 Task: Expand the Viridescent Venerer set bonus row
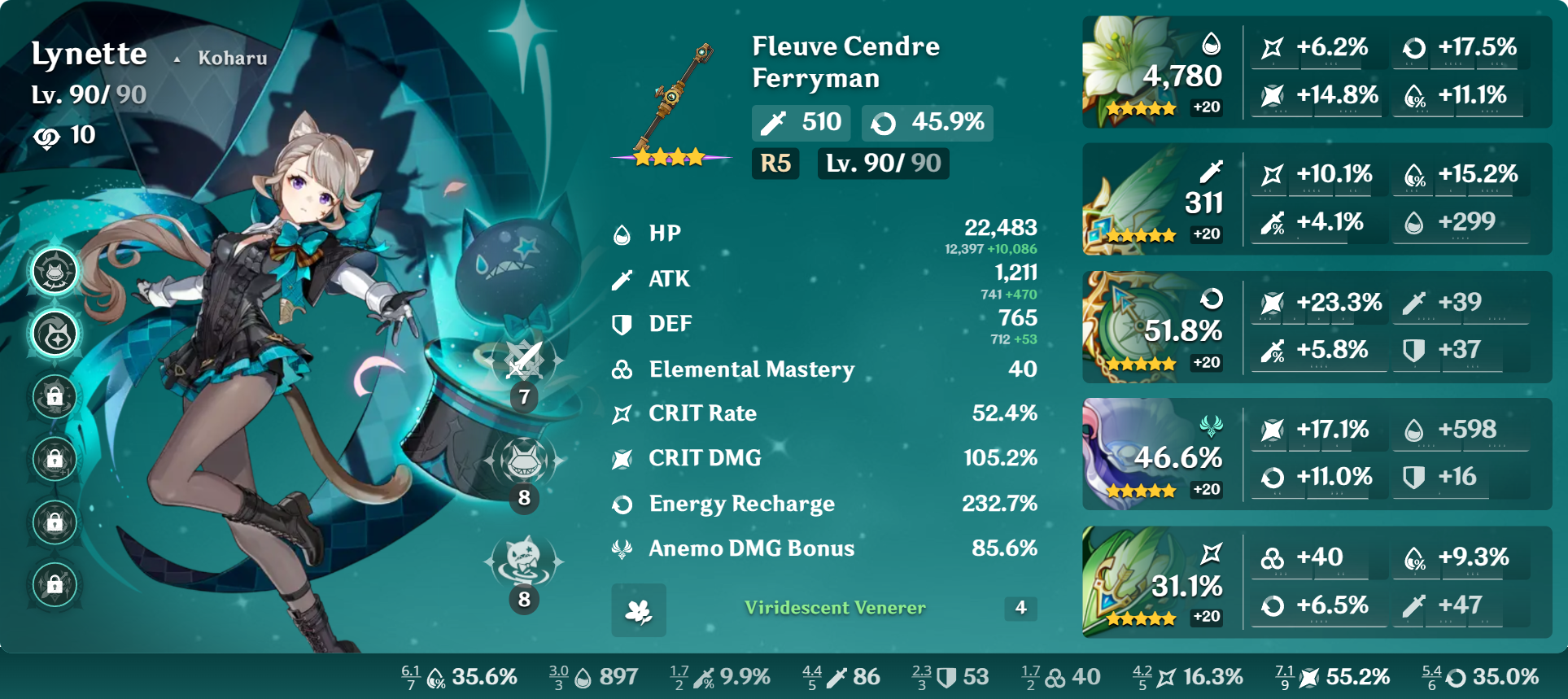[x=835, y=608]
